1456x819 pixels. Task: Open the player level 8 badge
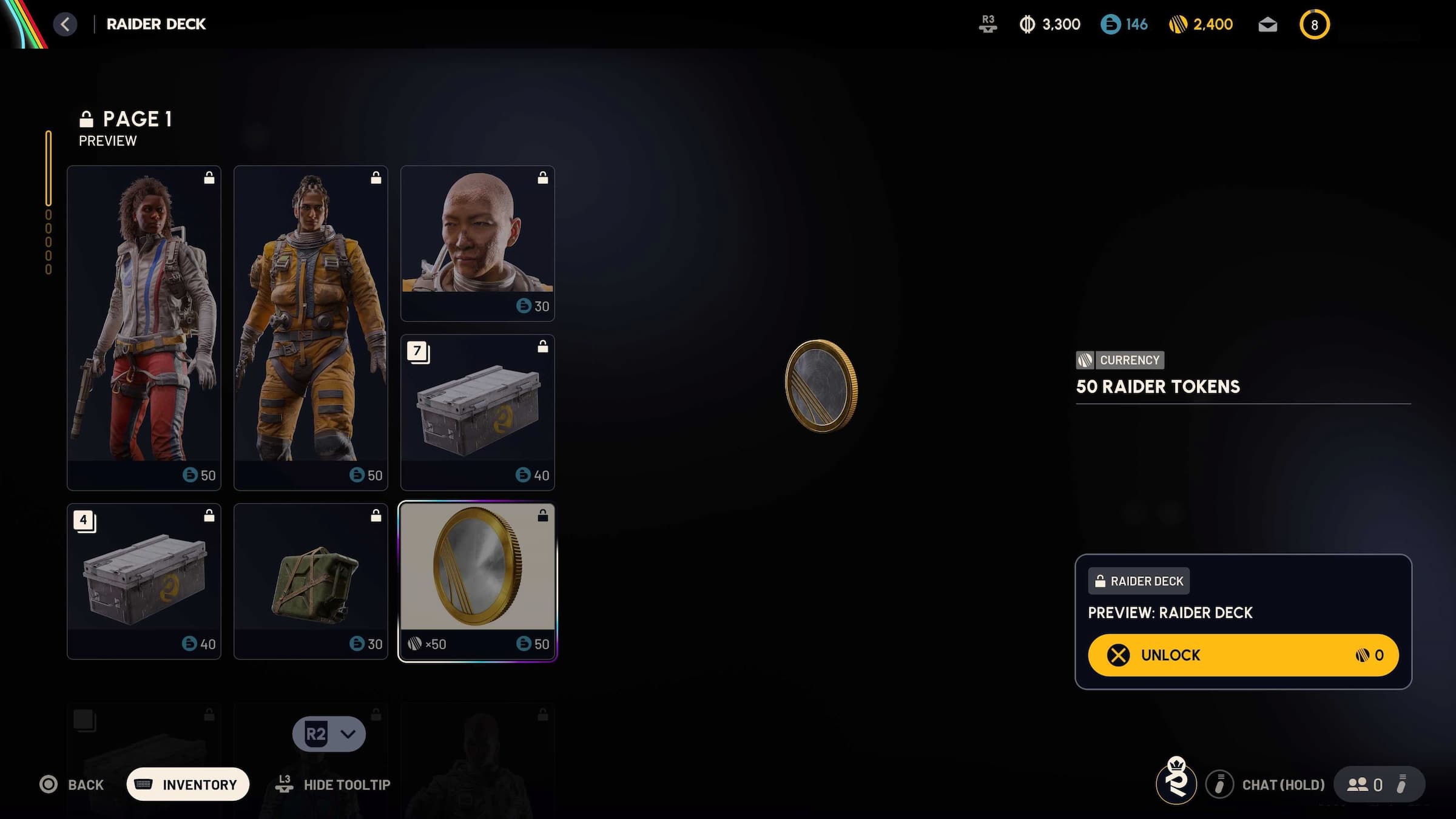click(1314, 25)
